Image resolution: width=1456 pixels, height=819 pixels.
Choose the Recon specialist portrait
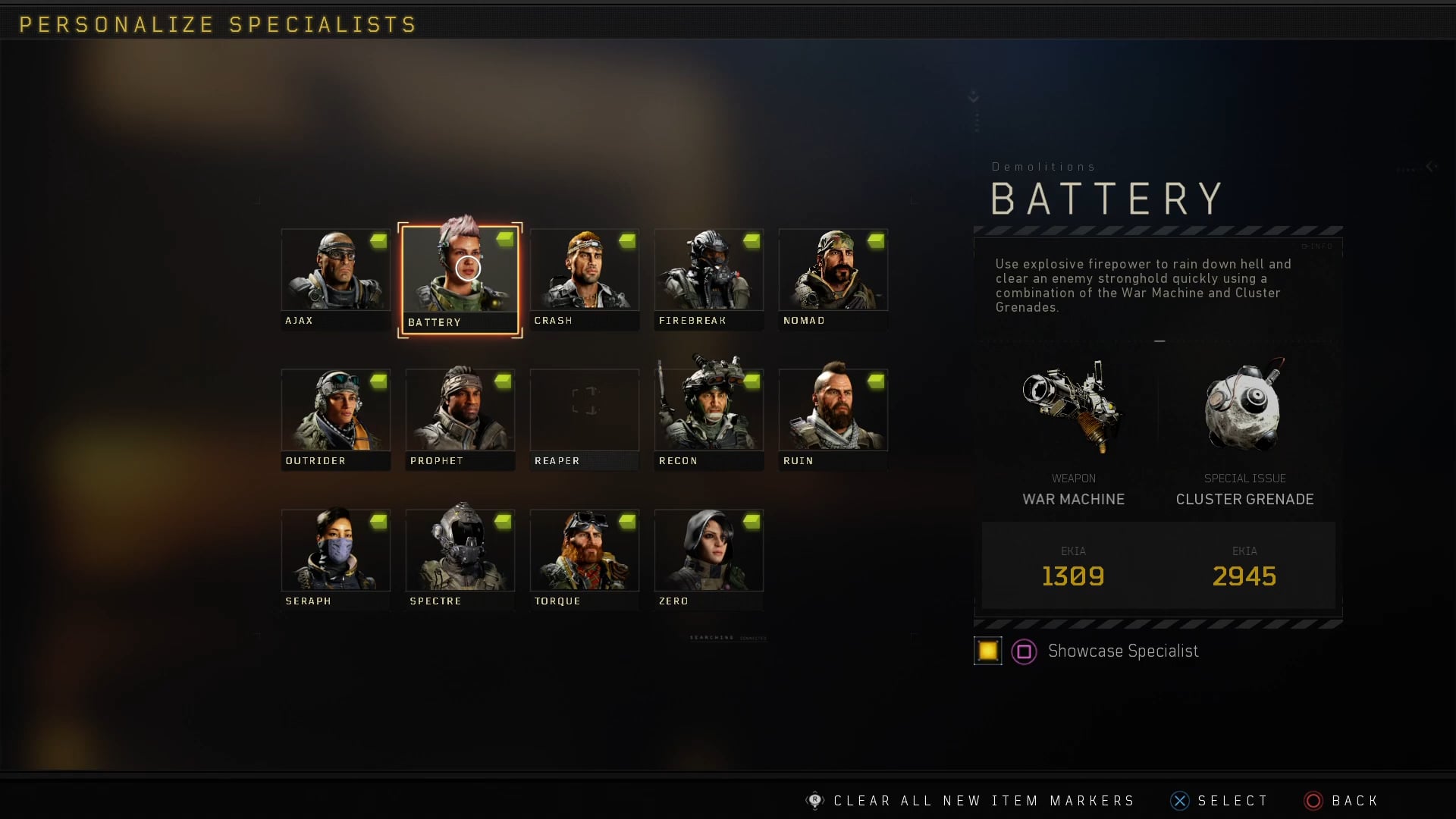pos(708,418)
